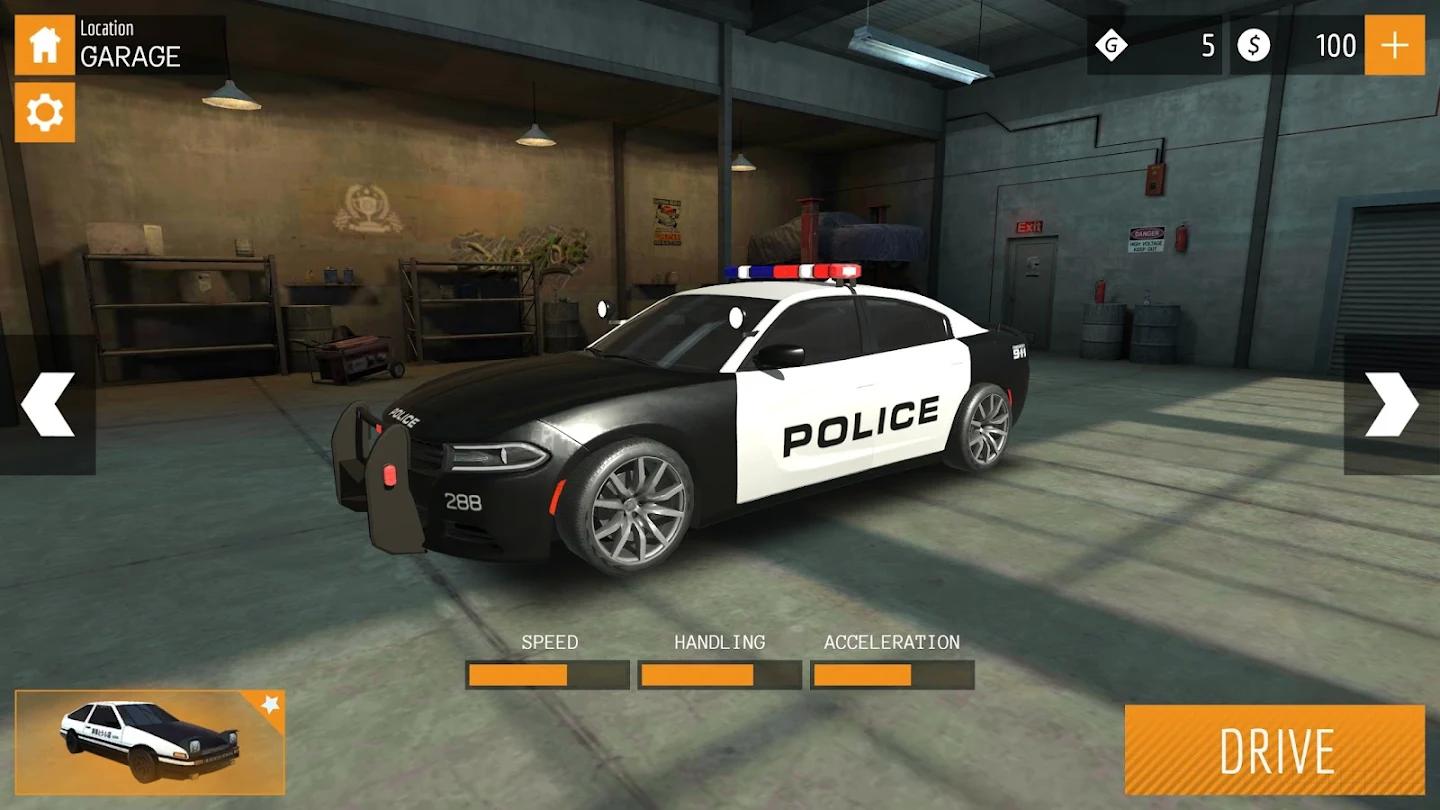Show the previous car
Image resolution: width=1440 pixels, height=810 pixels.
[x=47, y=404]
